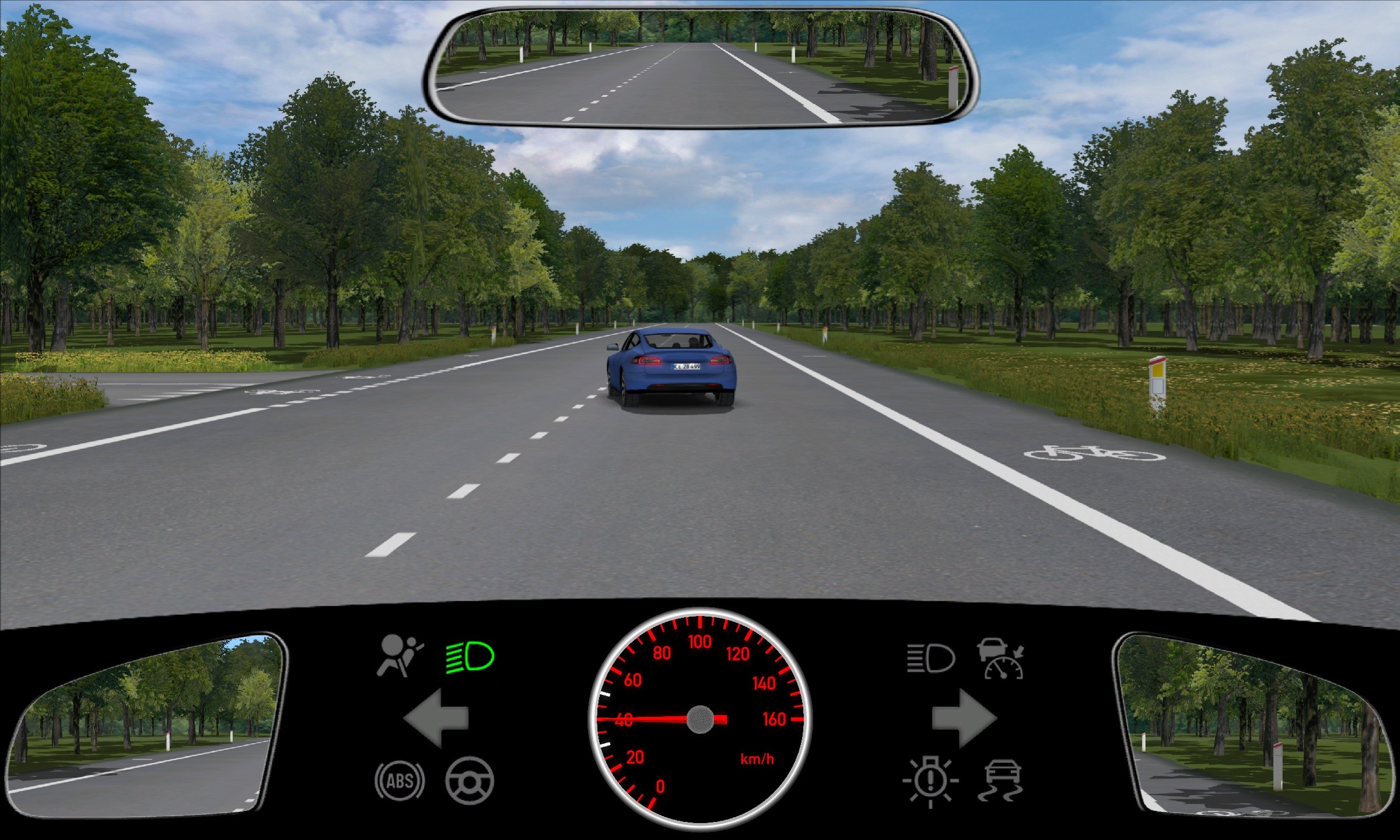Check the left side mirror
1400x840 pixels.
[146, 726]
